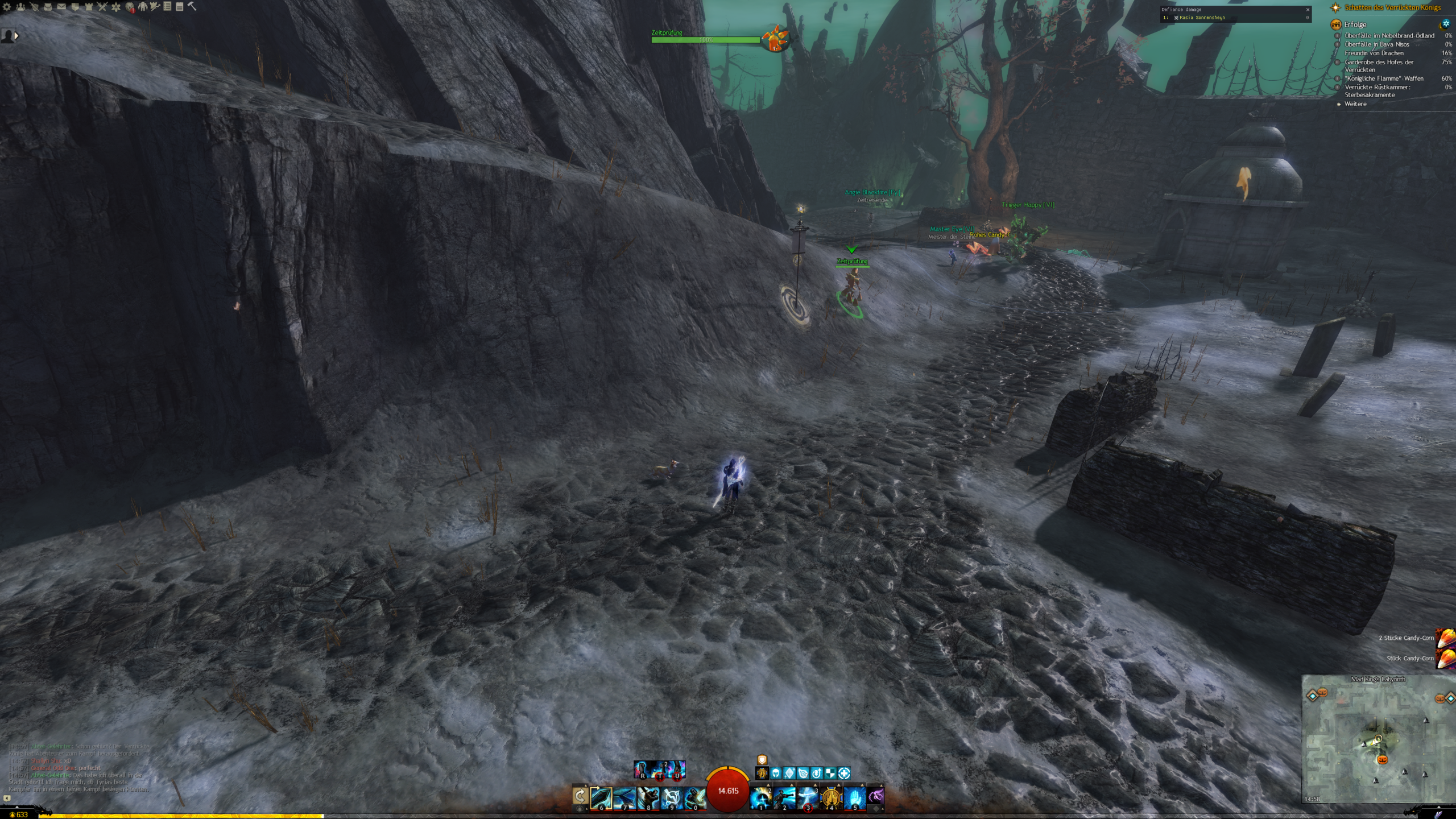
Task: Activate the glowing hand skill on key 5
Action: (x=854, y=798)
